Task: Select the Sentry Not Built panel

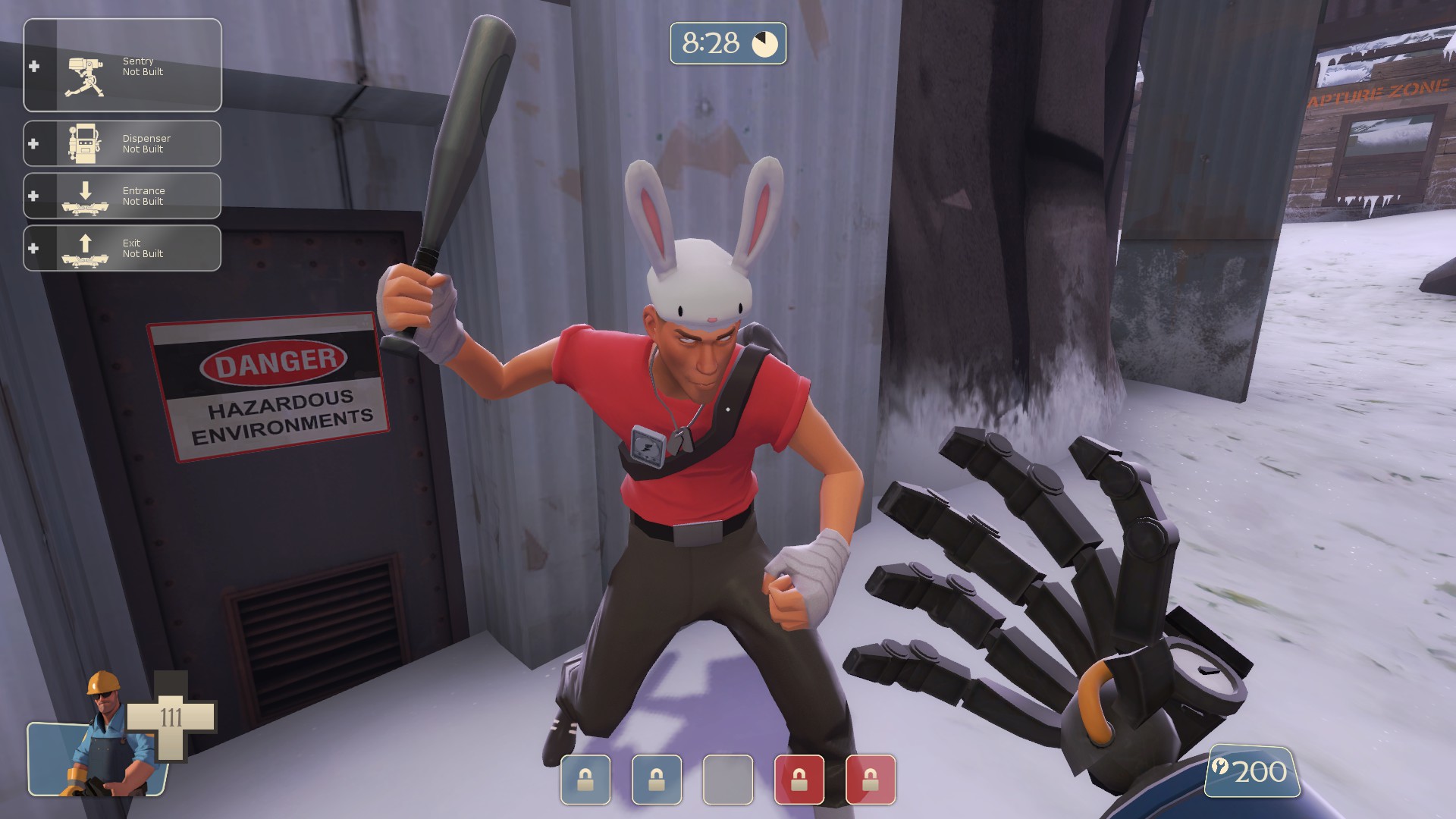Action: (122, 66)
